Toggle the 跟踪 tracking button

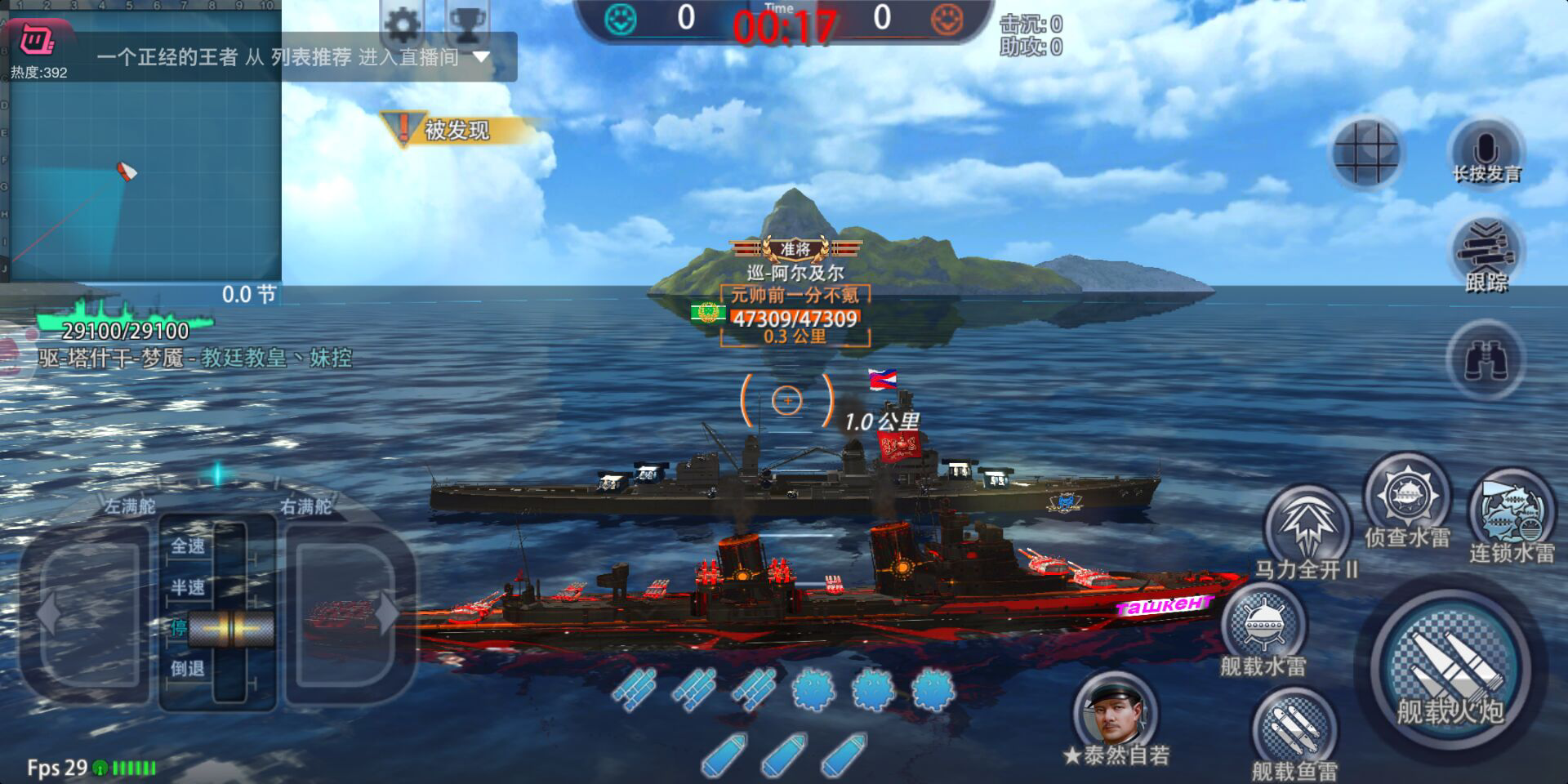point(1486,255)
